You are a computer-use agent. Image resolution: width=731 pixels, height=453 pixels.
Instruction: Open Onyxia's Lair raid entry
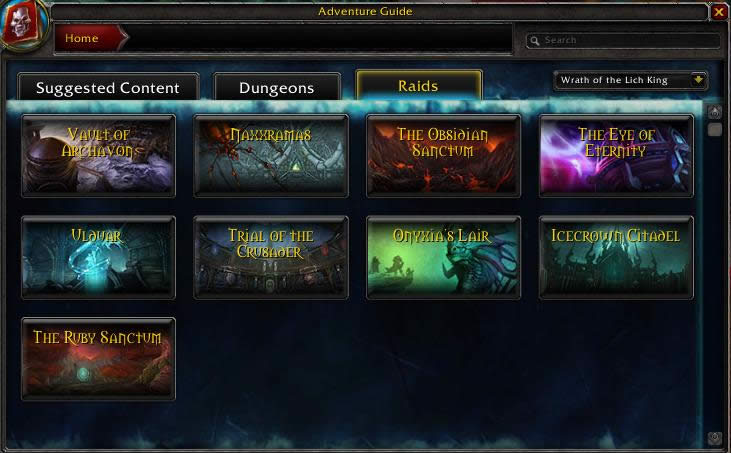tap(443, 257)
